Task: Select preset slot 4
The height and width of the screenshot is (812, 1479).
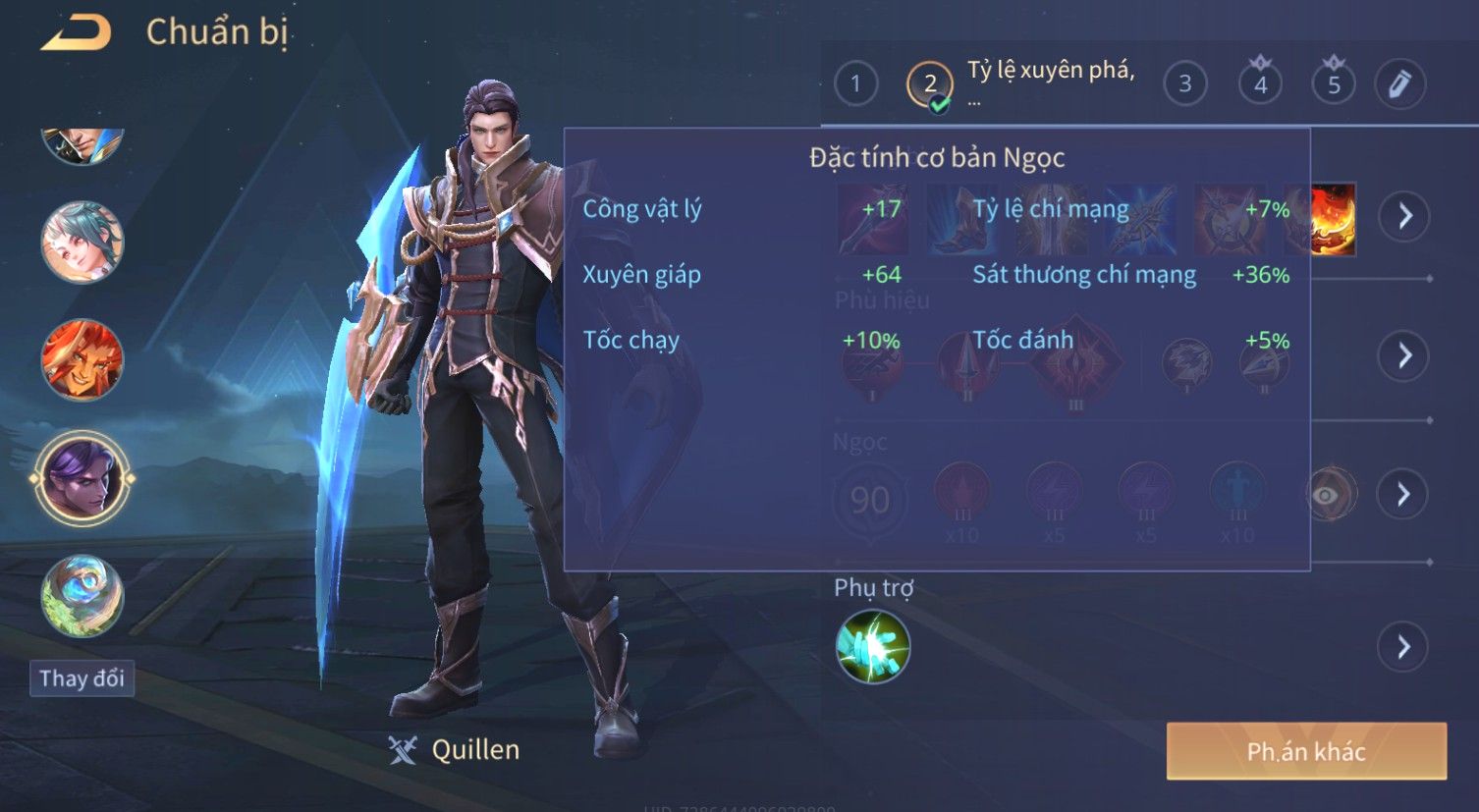Action: [x=1260, y=83]
